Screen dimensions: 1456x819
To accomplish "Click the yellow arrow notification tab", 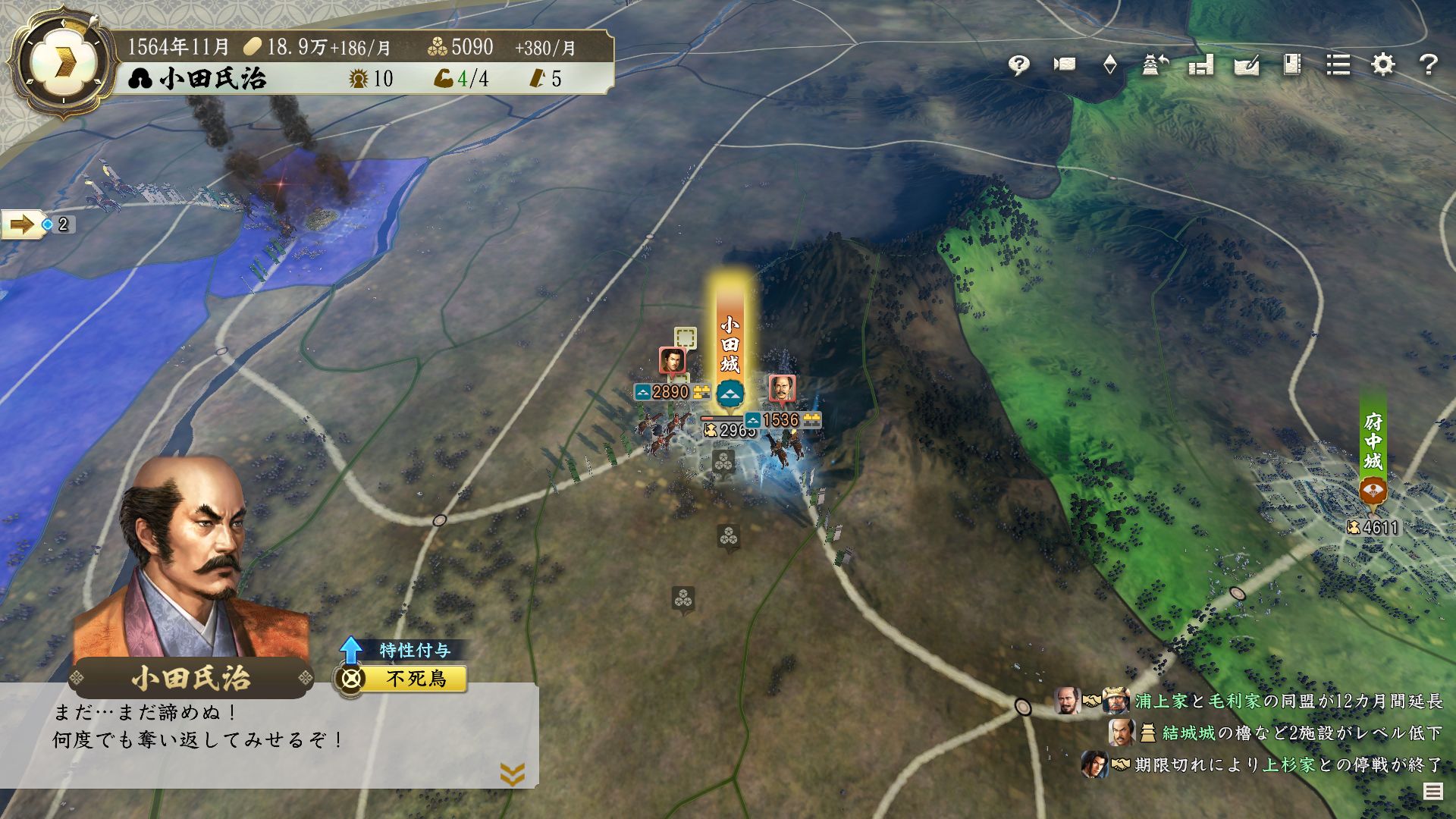I will pos(23,224).
